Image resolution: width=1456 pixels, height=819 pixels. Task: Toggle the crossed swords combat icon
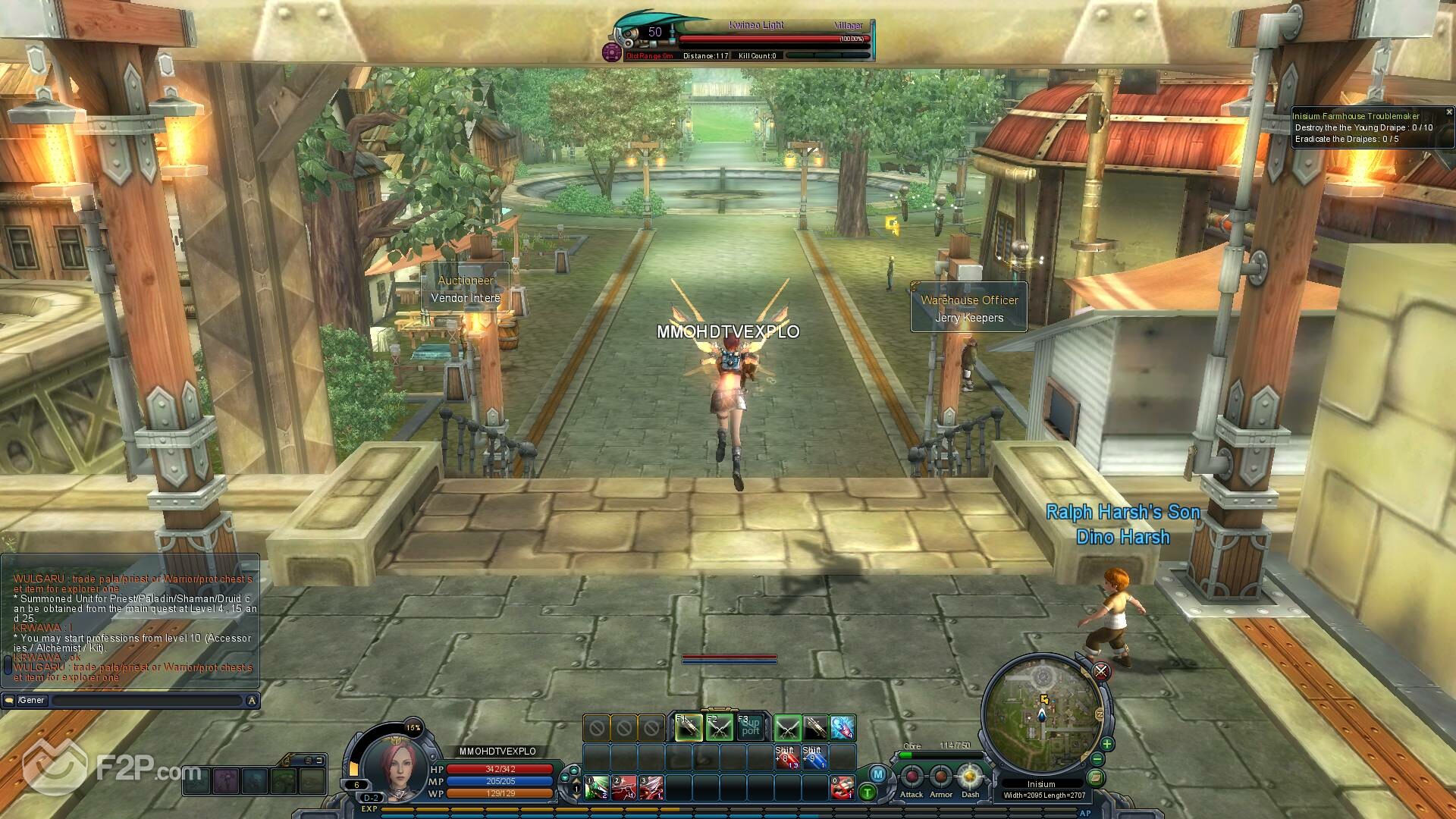coord(1101,671)
